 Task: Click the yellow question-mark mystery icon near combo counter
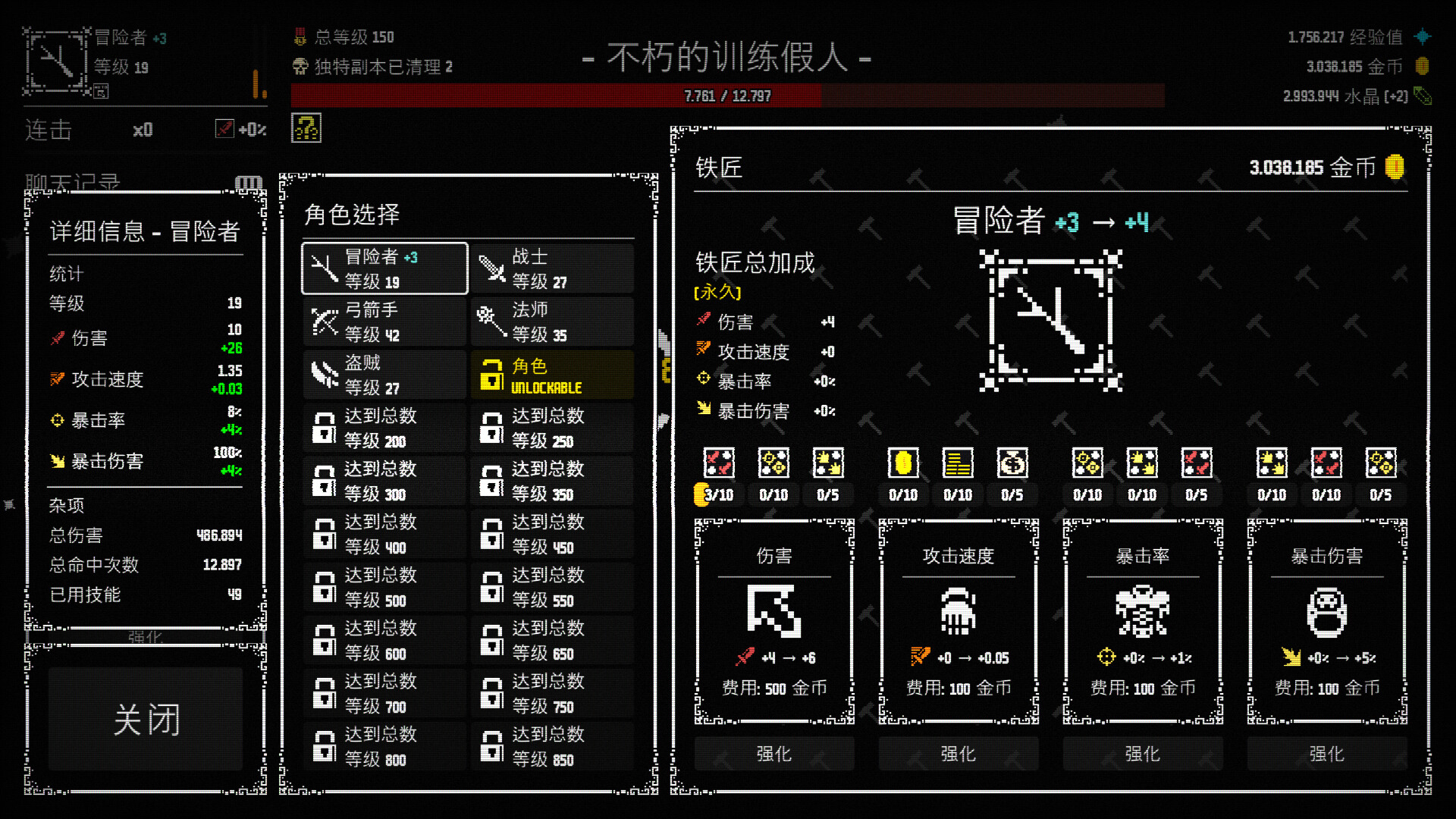(x=306, y=127)
